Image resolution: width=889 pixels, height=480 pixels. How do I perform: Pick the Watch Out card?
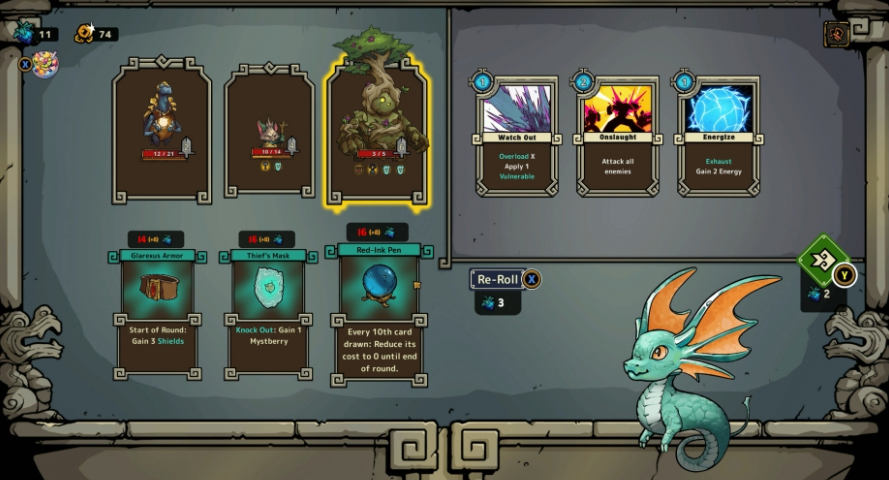pyautogui.click(x=516, y=135)
